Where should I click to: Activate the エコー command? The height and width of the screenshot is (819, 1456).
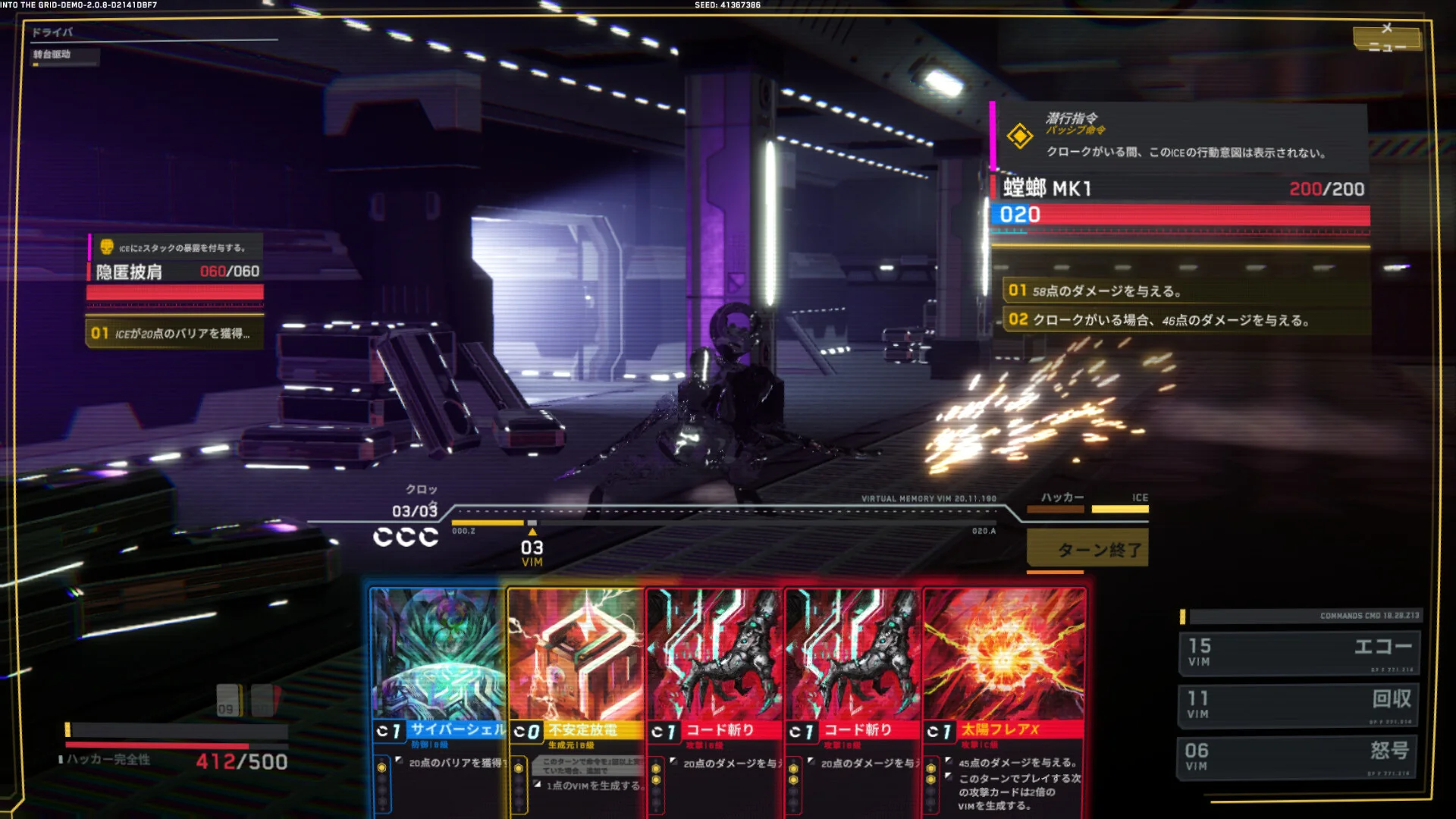(1299, 651)
